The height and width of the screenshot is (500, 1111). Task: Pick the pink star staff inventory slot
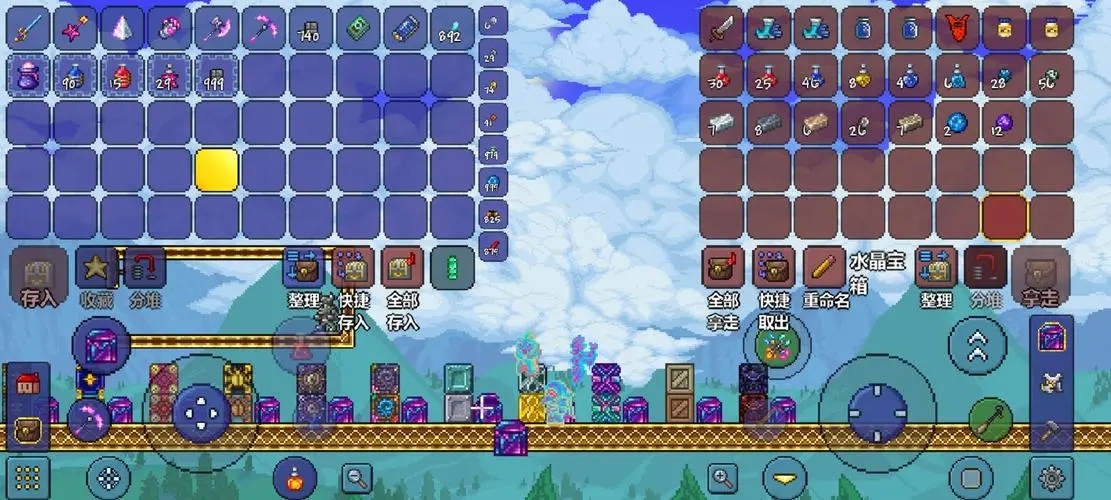[76, 28]
